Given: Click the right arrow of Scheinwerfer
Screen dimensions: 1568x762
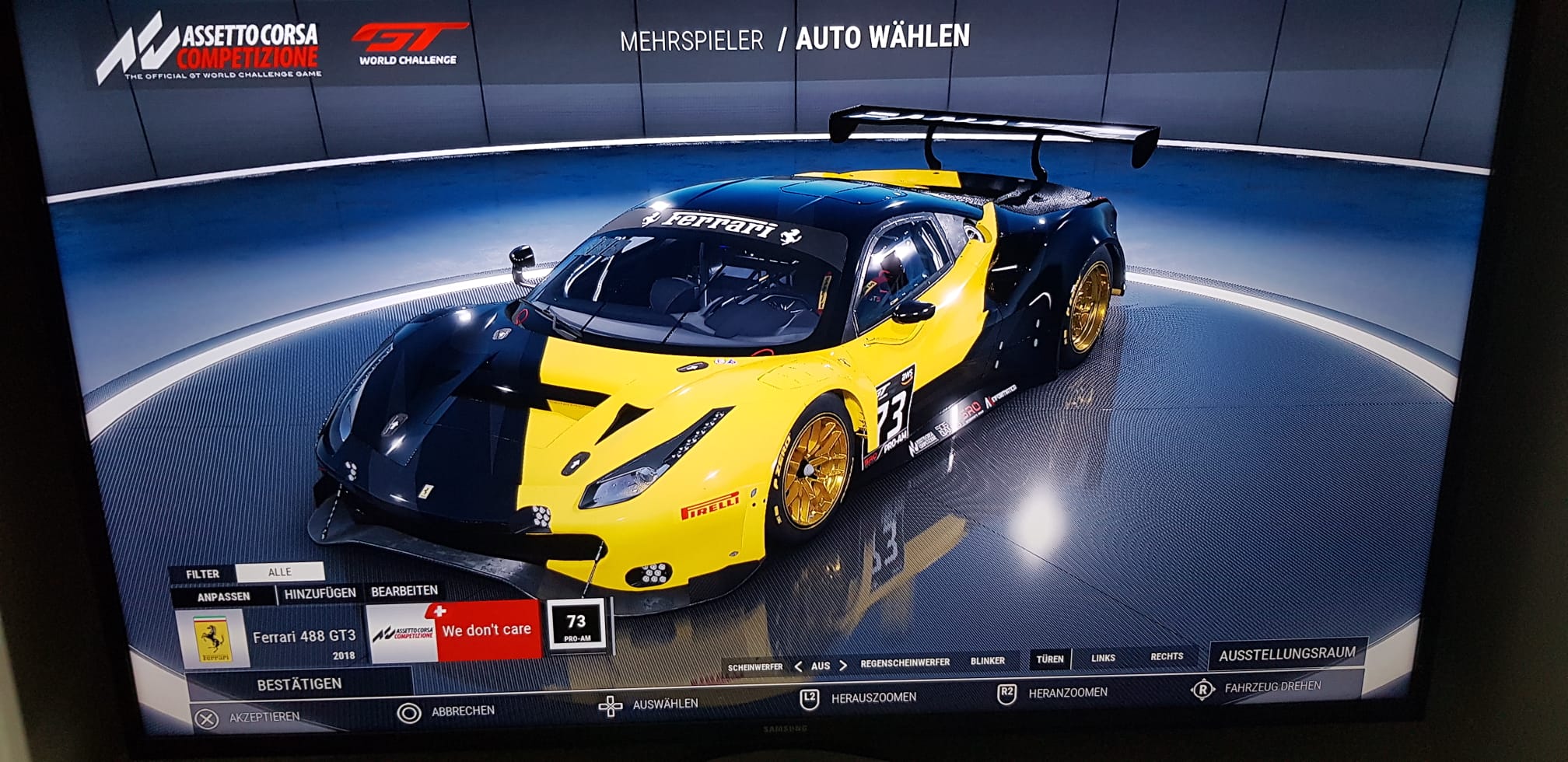Looking at the screenshot, I should click(x=843, y=666).
